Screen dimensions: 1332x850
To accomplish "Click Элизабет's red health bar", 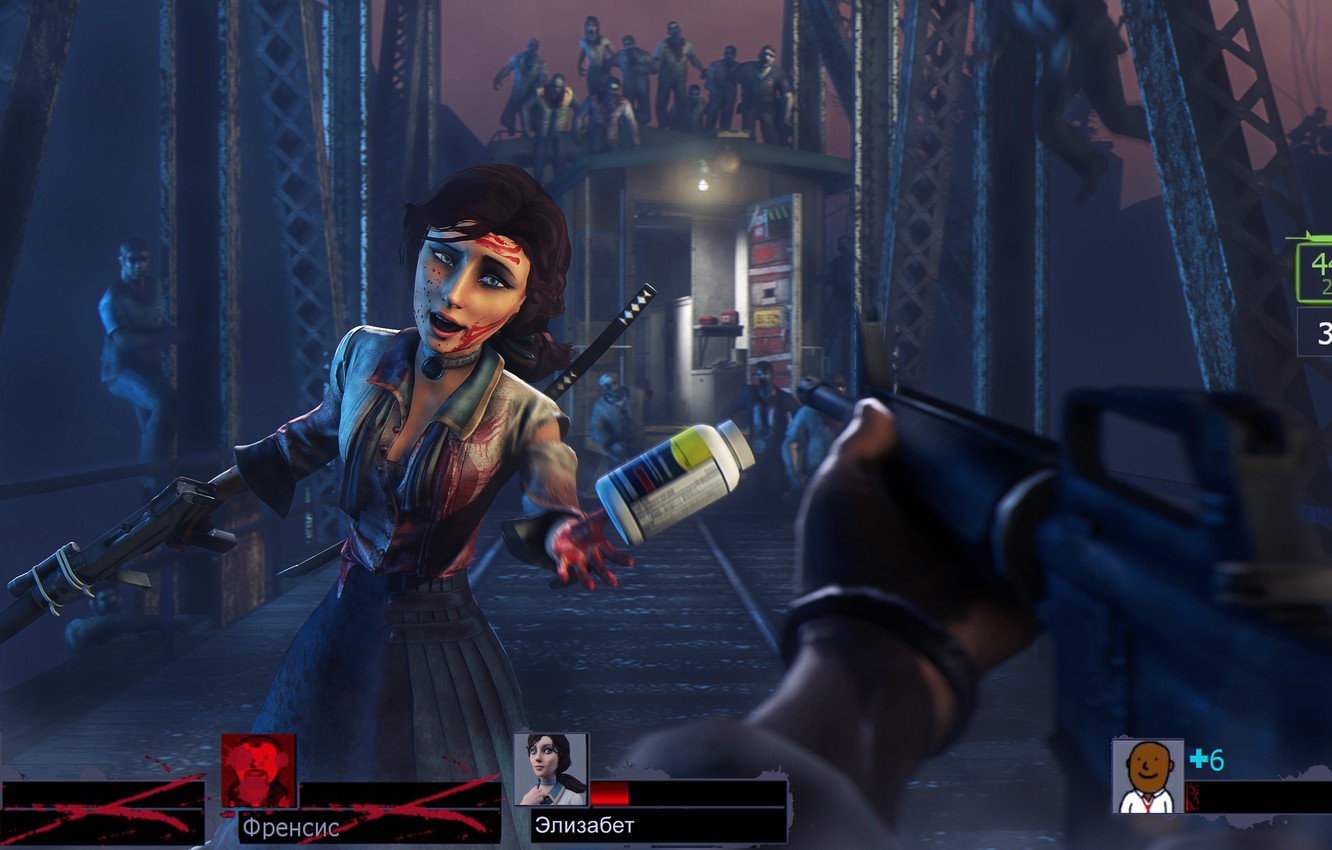I will [611, 790].
